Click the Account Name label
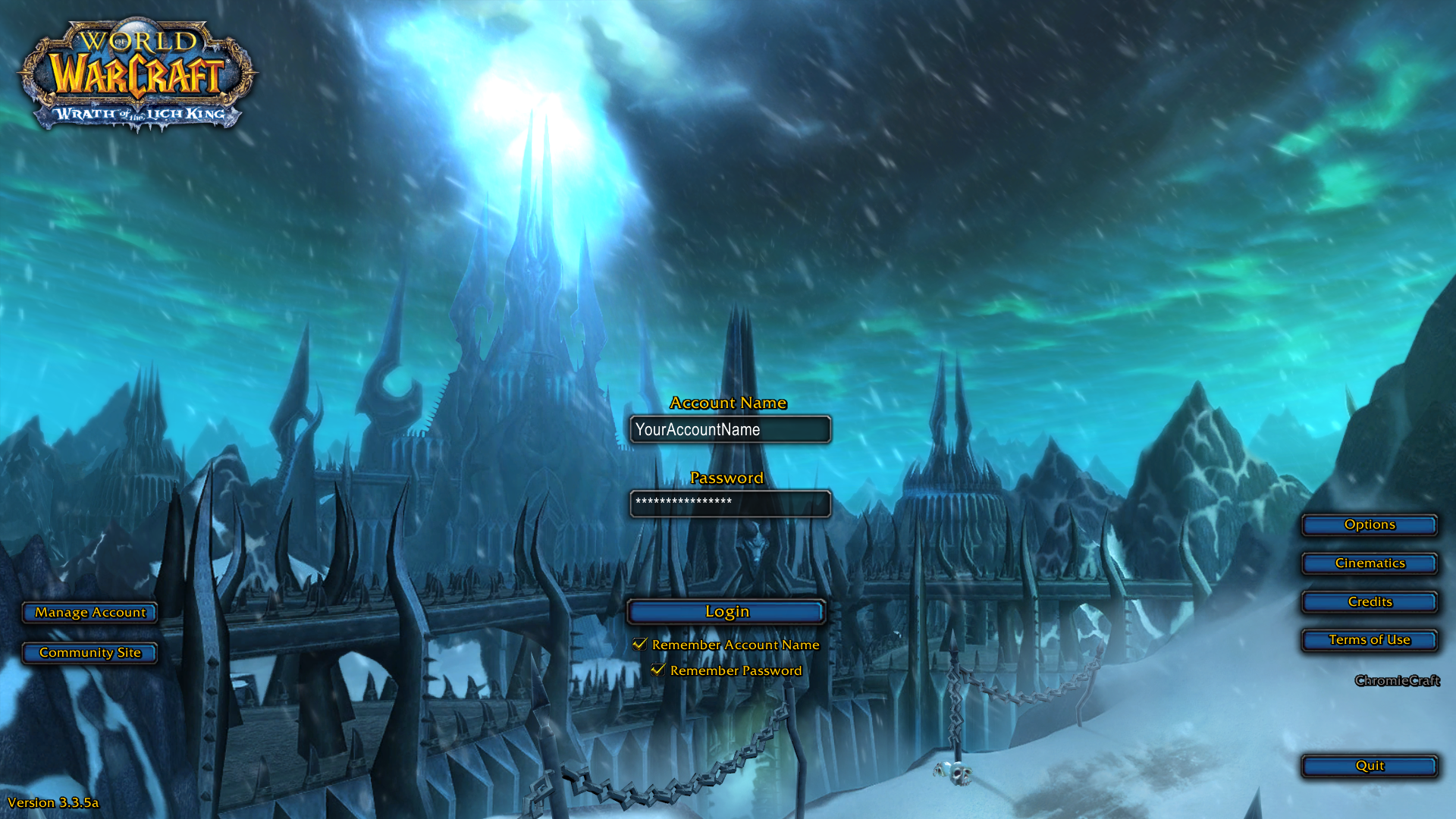The width and height of the screenshot is (1456, 819). [x=730, y=403]
